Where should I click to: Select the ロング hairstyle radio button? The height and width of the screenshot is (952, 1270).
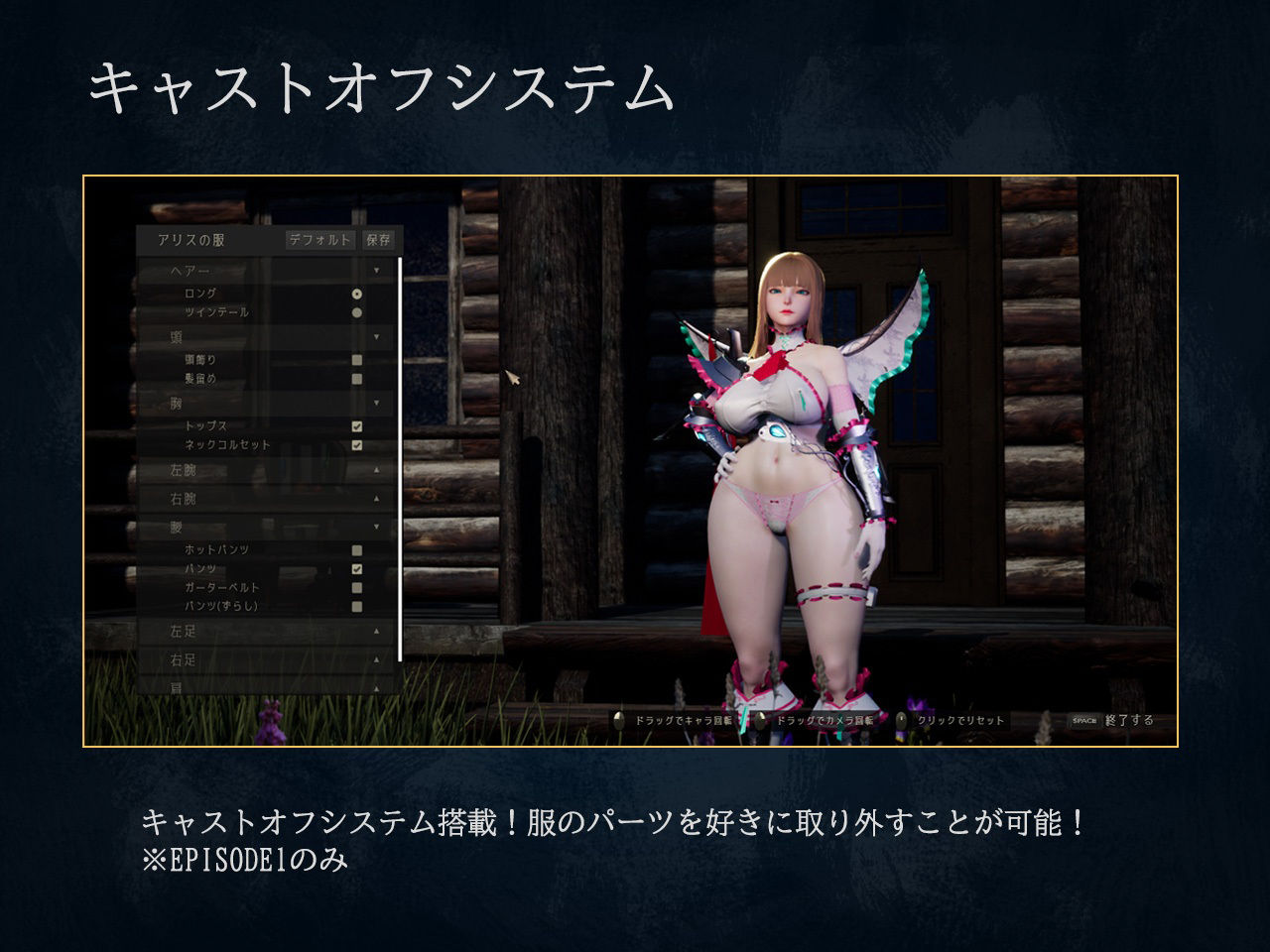[357, 294]
